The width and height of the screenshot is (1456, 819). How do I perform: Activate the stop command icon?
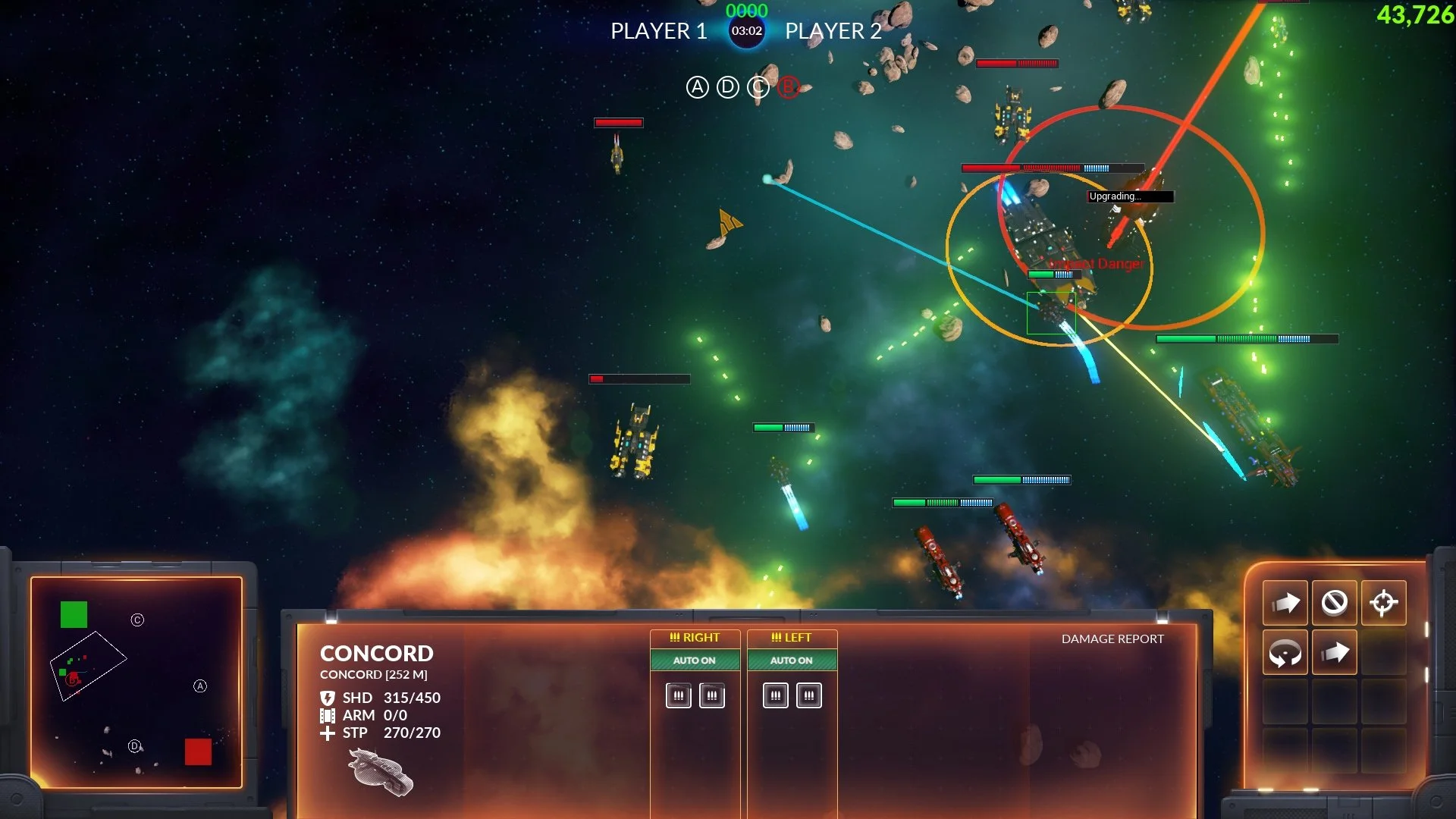(1334, 603)
